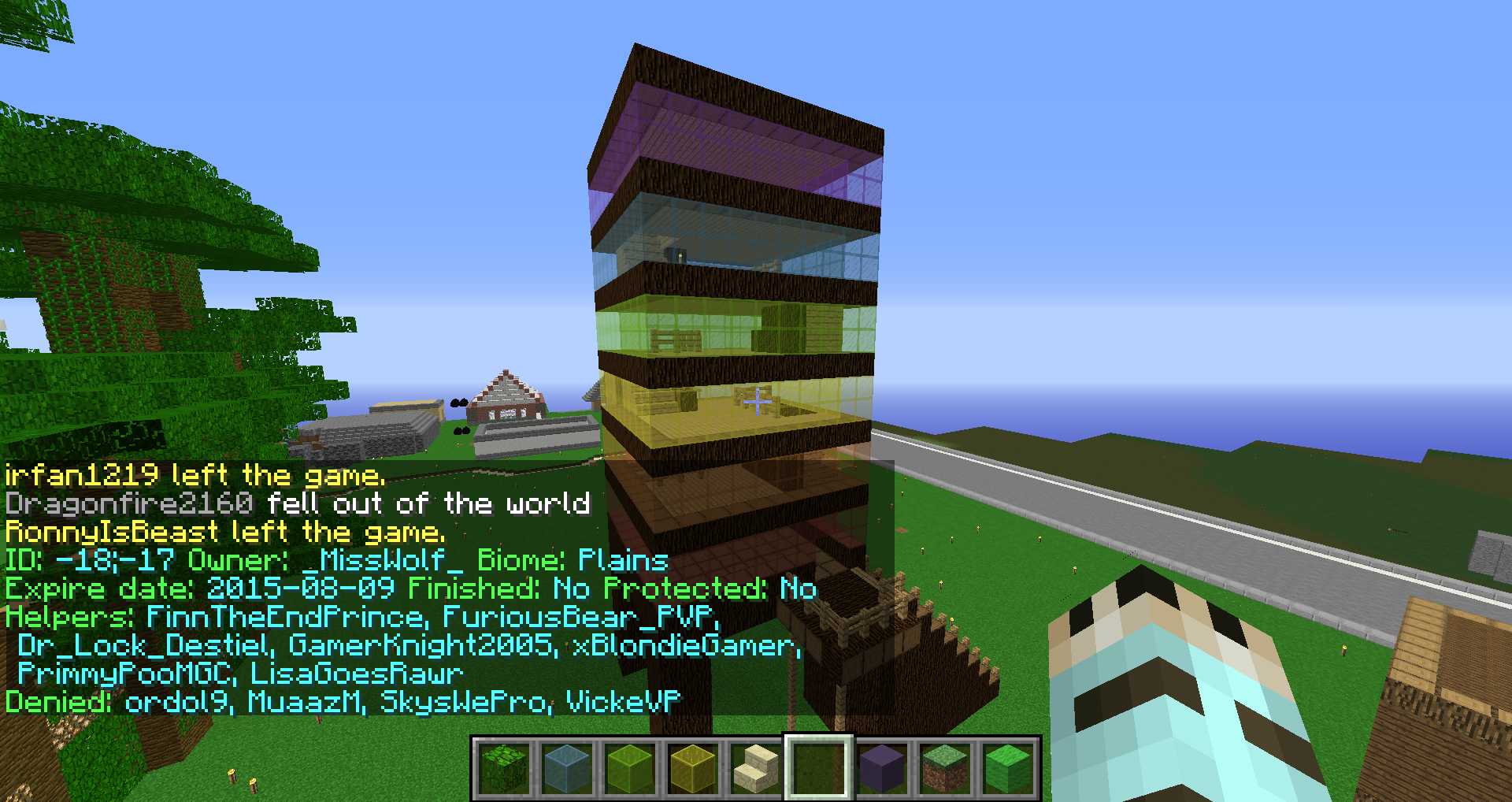The height and width of the screenshot is (802, 1512).
Task: Pick the yellow stained glass slot
Action: coord(693,768)
